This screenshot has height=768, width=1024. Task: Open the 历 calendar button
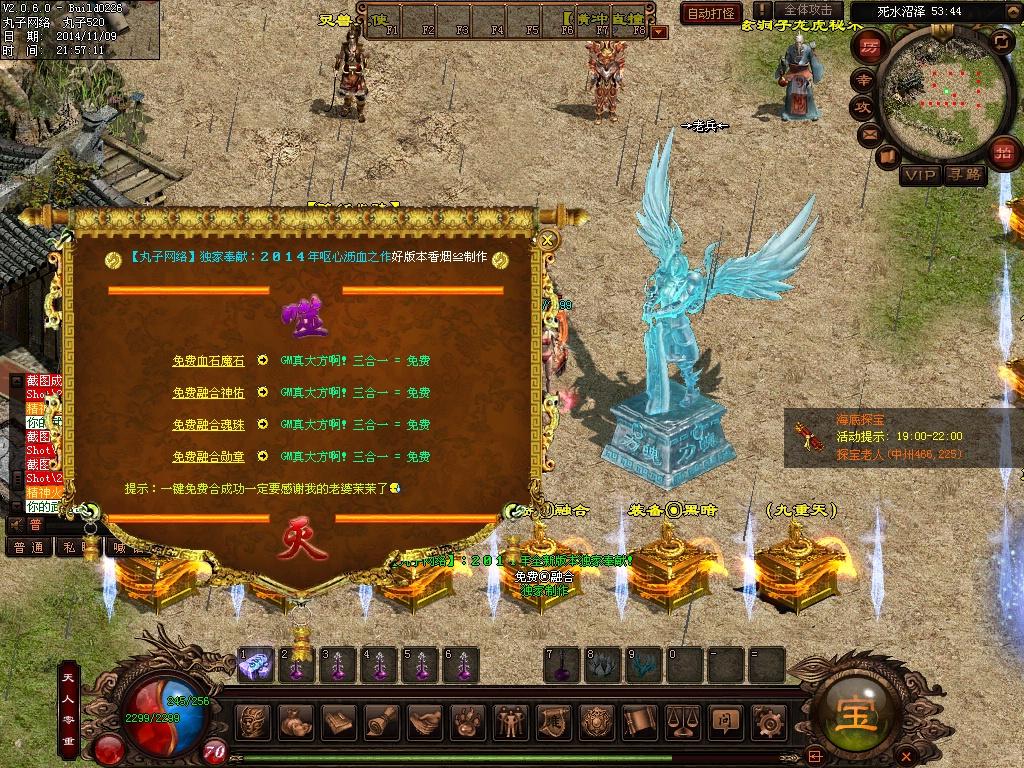tap(870, 47)
